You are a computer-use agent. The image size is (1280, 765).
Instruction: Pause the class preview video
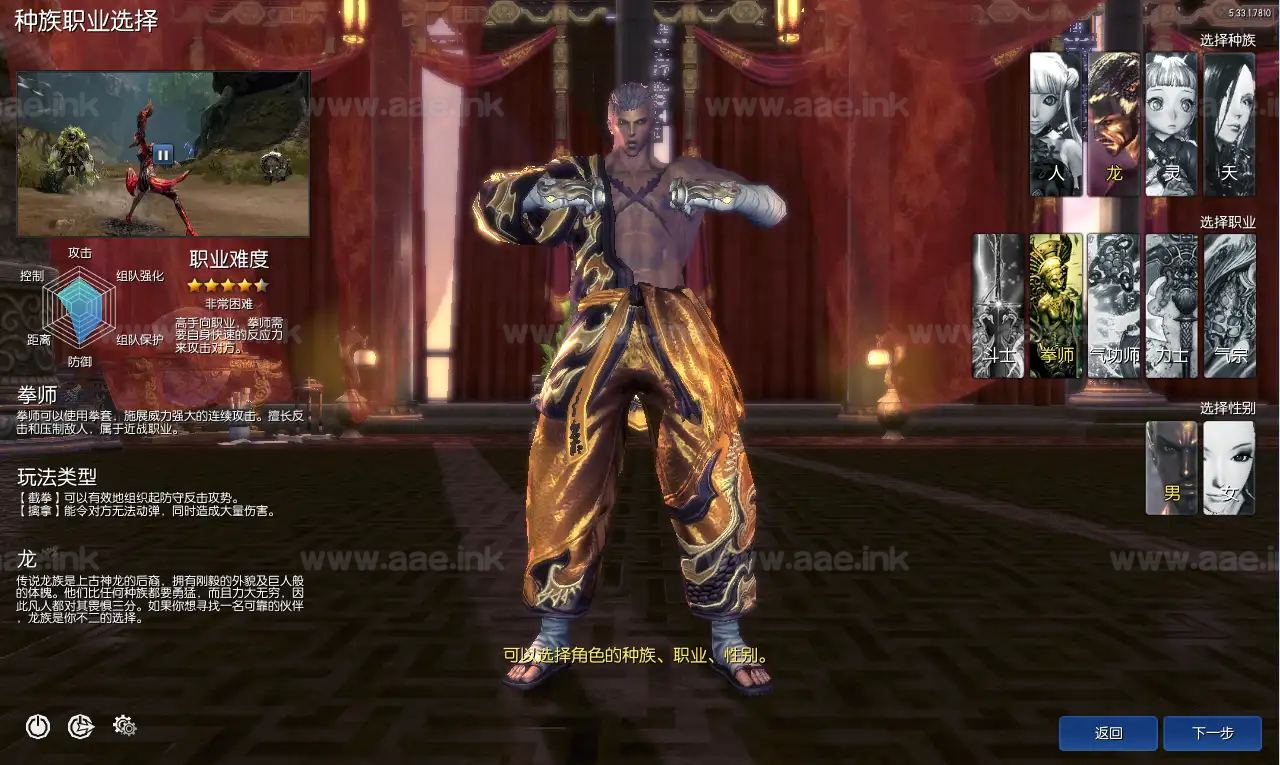pos(163,154)
